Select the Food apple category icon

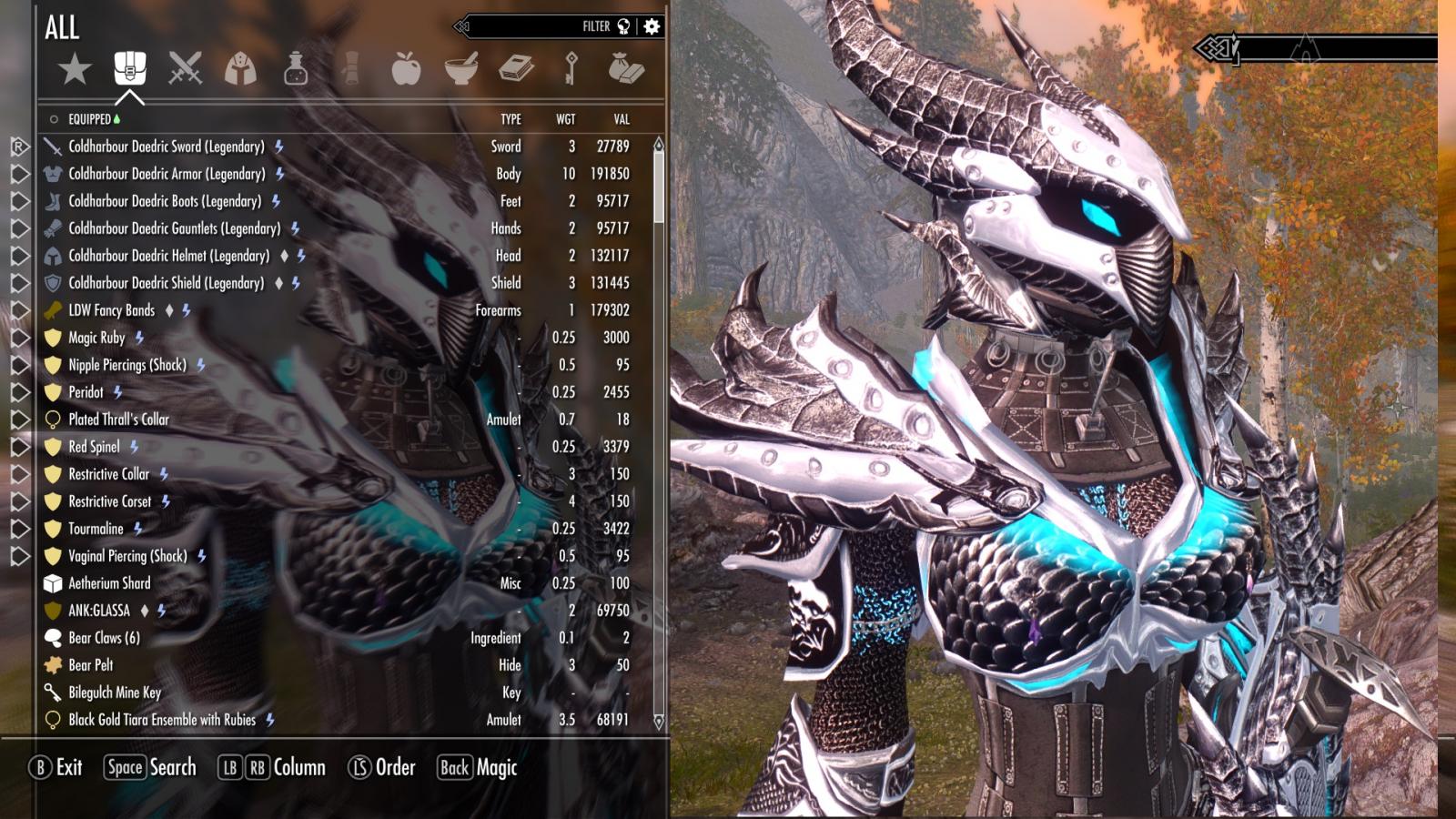(x=407, y=68)
